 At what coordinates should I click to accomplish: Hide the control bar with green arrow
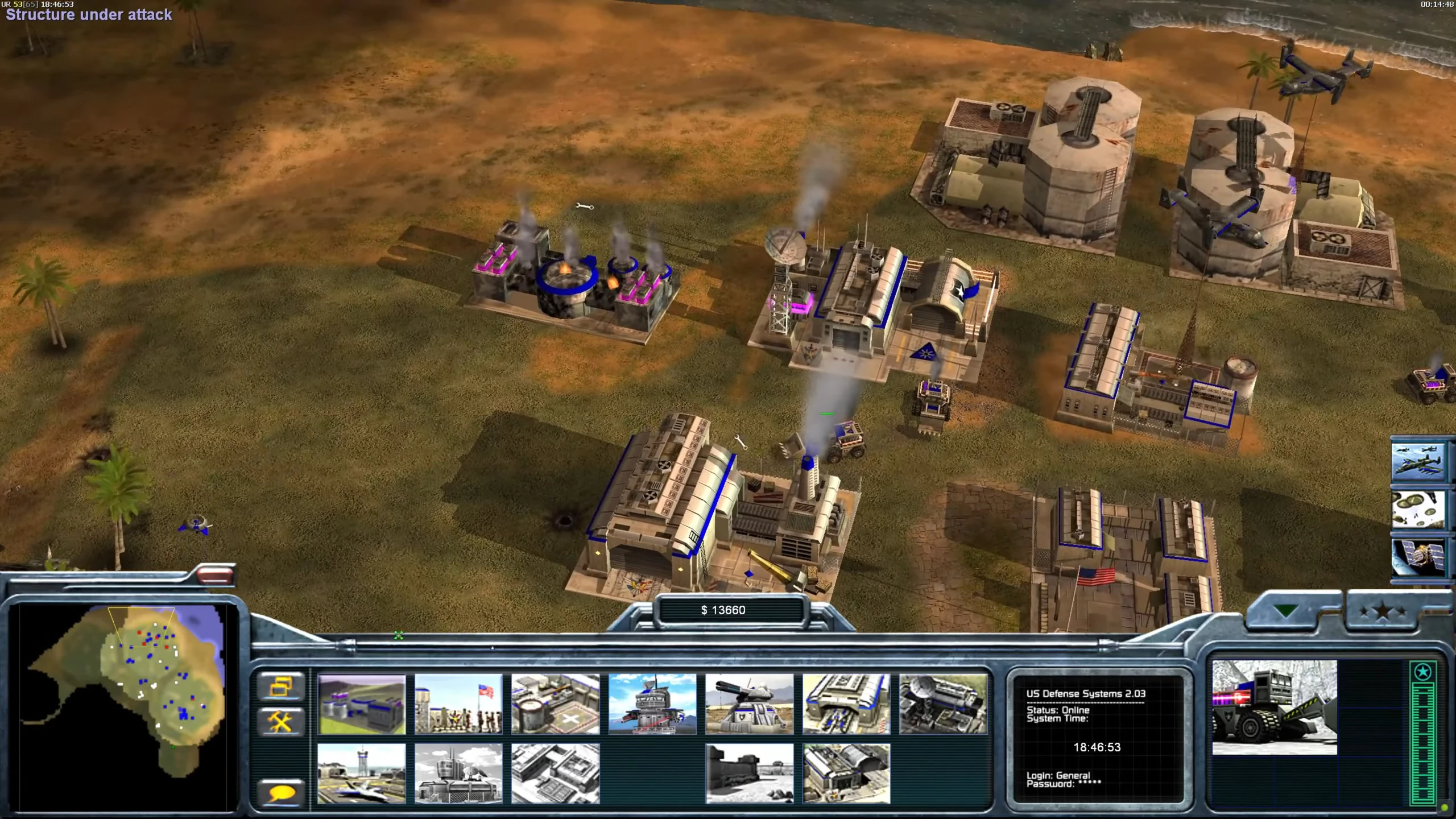(1285, 611)
